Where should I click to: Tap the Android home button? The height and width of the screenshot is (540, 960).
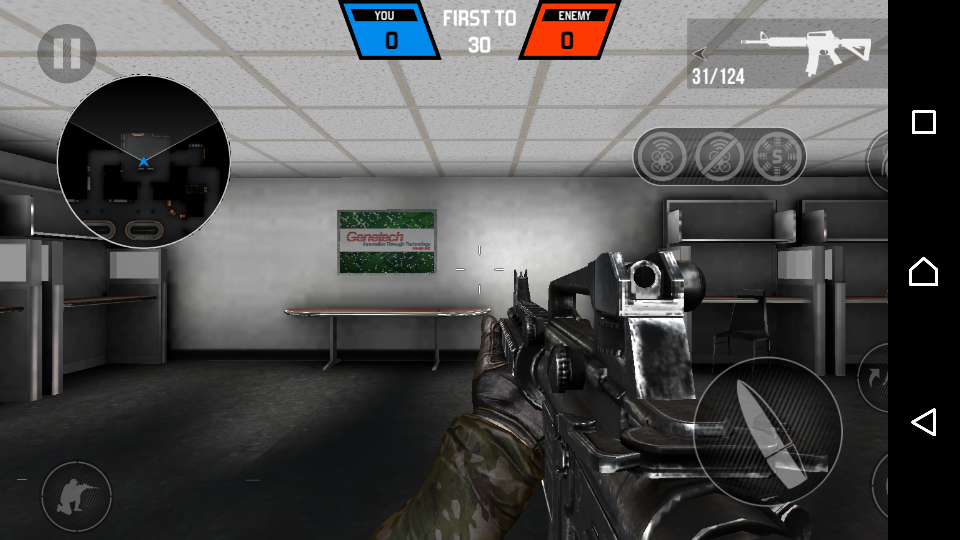pyautogui.click(x=923, y=271)
